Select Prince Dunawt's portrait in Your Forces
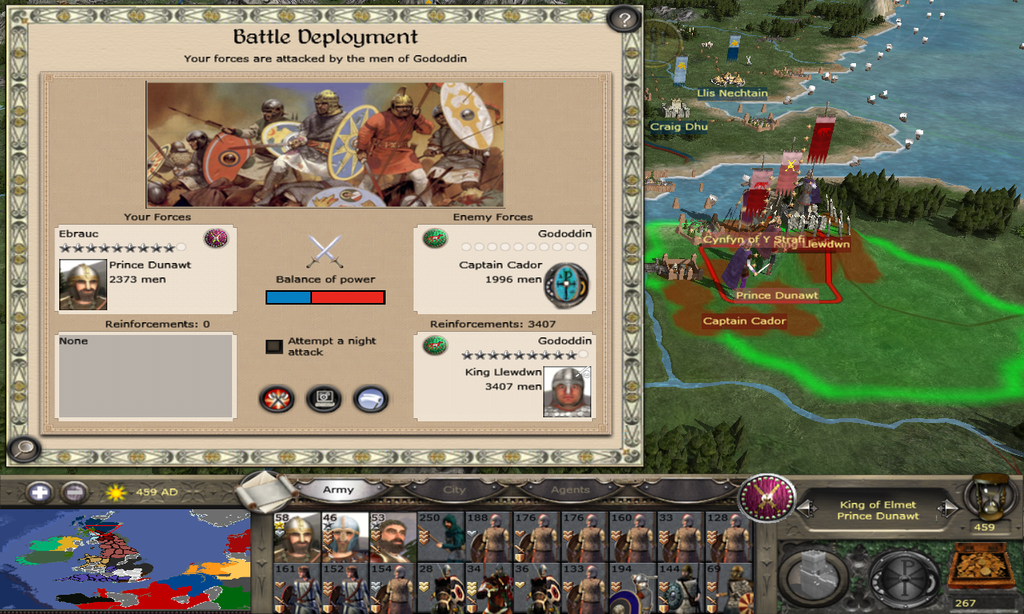The image size is (1024, 614). (82, 284)
